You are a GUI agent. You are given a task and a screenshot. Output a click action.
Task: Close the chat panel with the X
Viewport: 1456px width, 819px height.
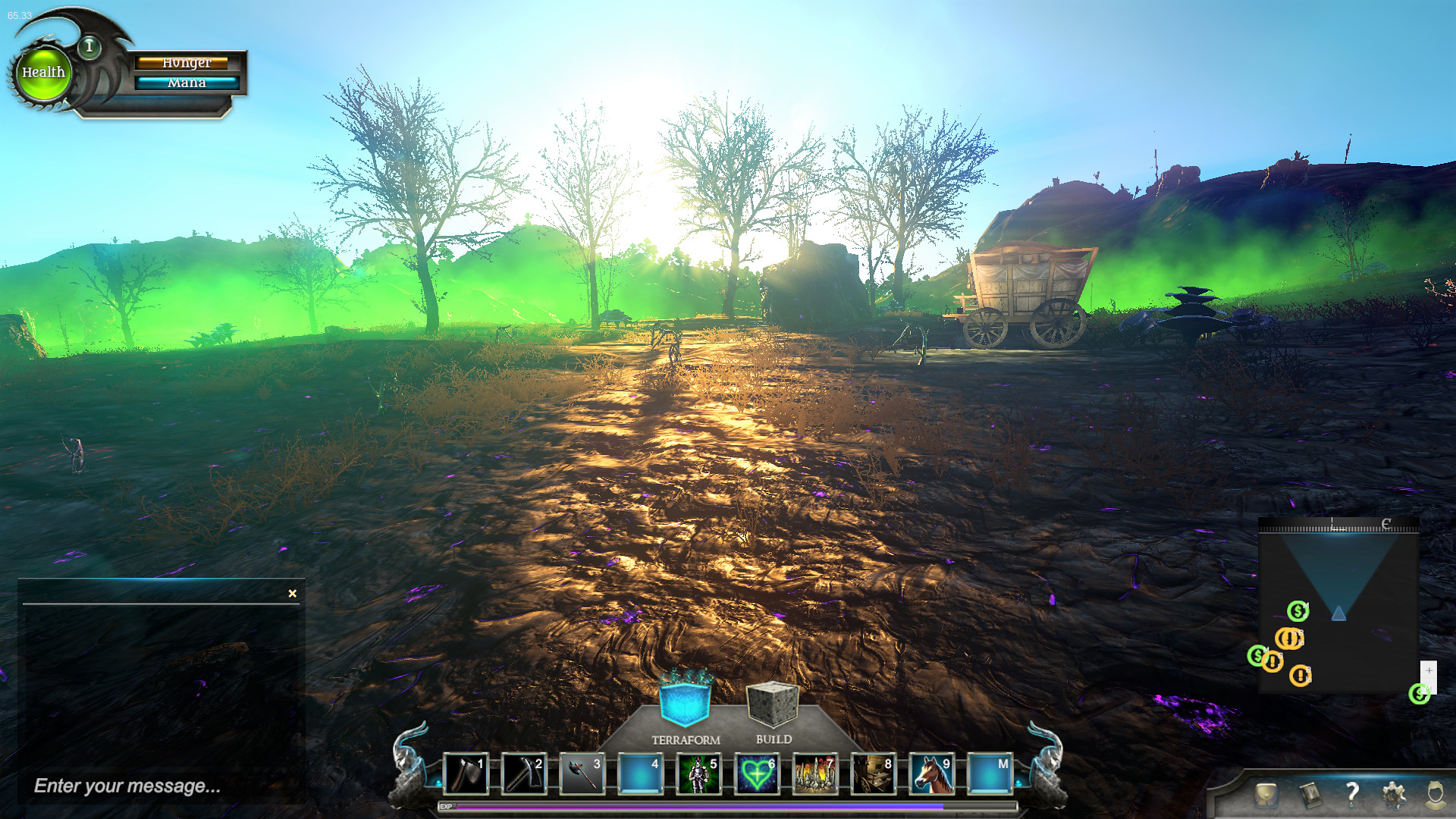[291, 593]
